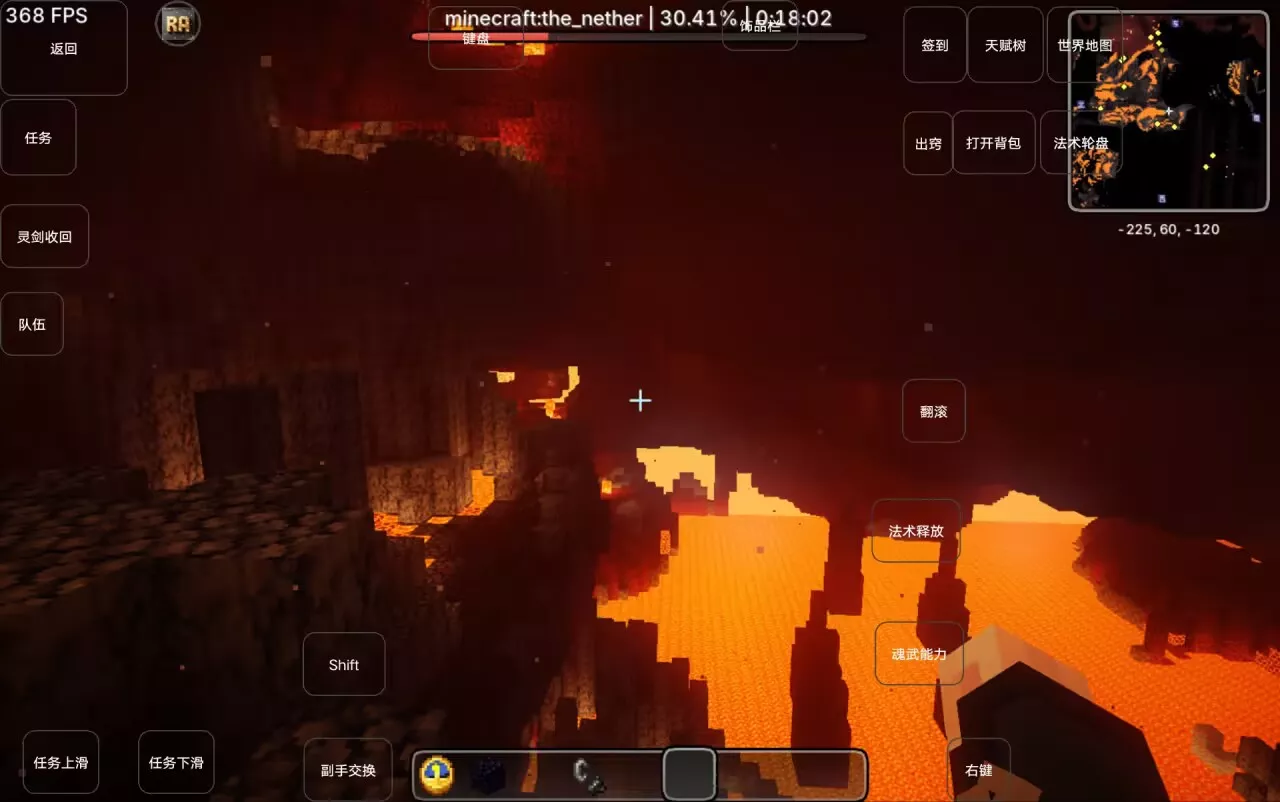Toggle the Shift sneak button
The width and height of the screenshot is (1280, 802).
[x=344, y=665]
